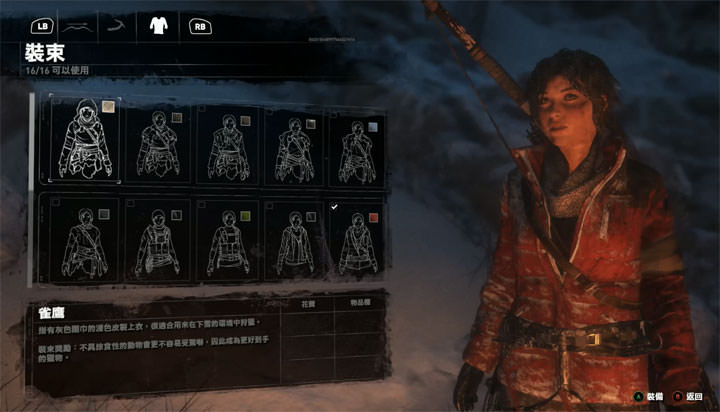
Task: Open the shirt icon outfits tab
Action: click(157, 26)
